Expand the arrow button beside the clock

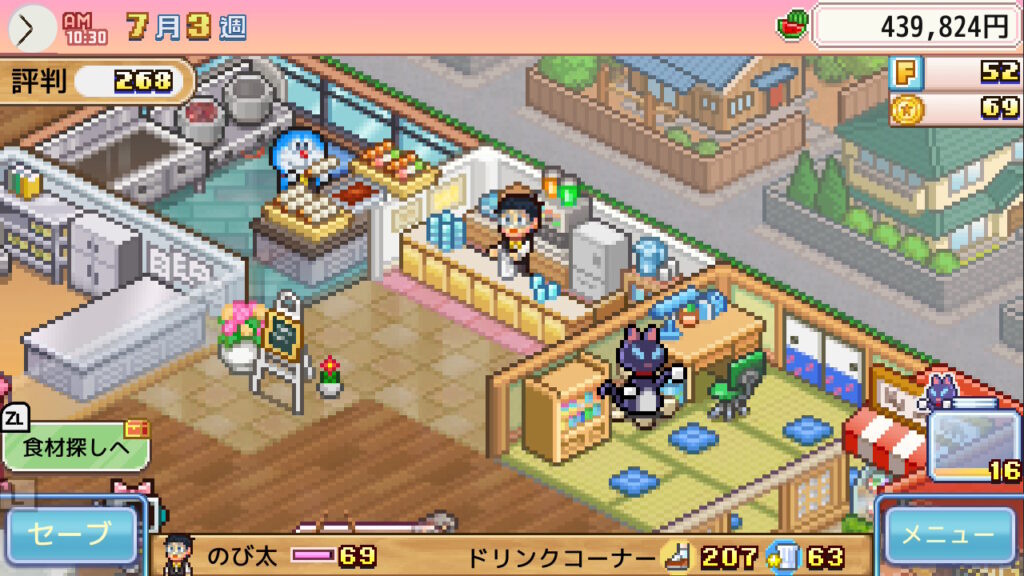[27, 28]
